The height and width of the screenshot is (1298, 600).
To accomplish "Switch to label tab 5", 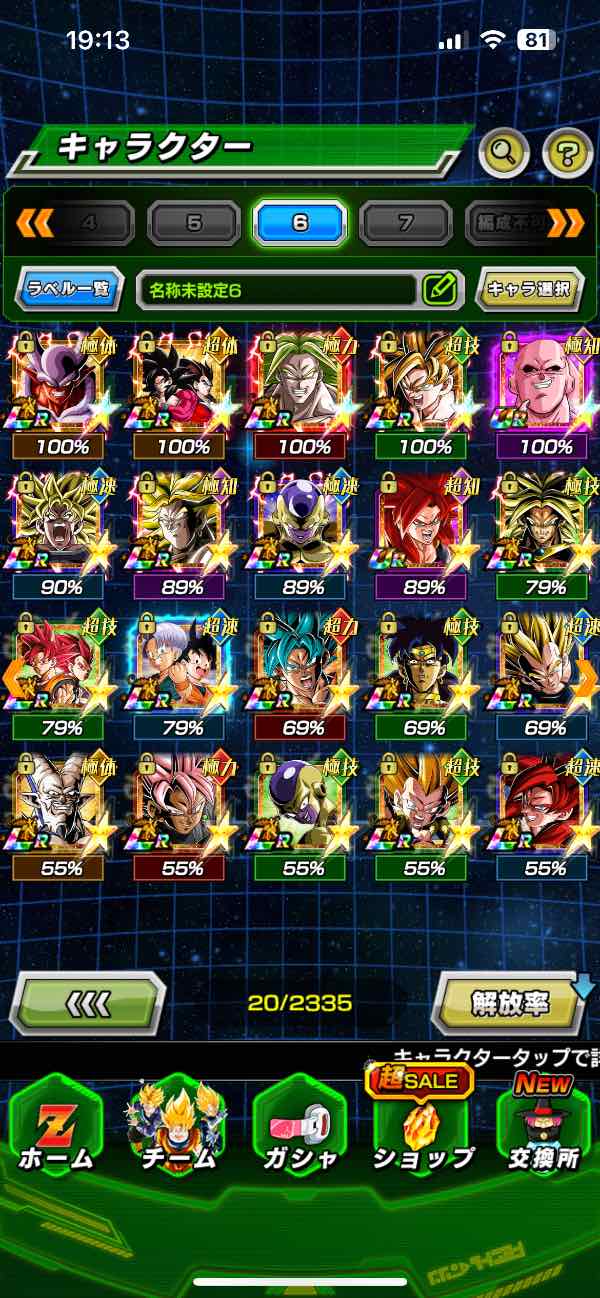I will 194,223.
